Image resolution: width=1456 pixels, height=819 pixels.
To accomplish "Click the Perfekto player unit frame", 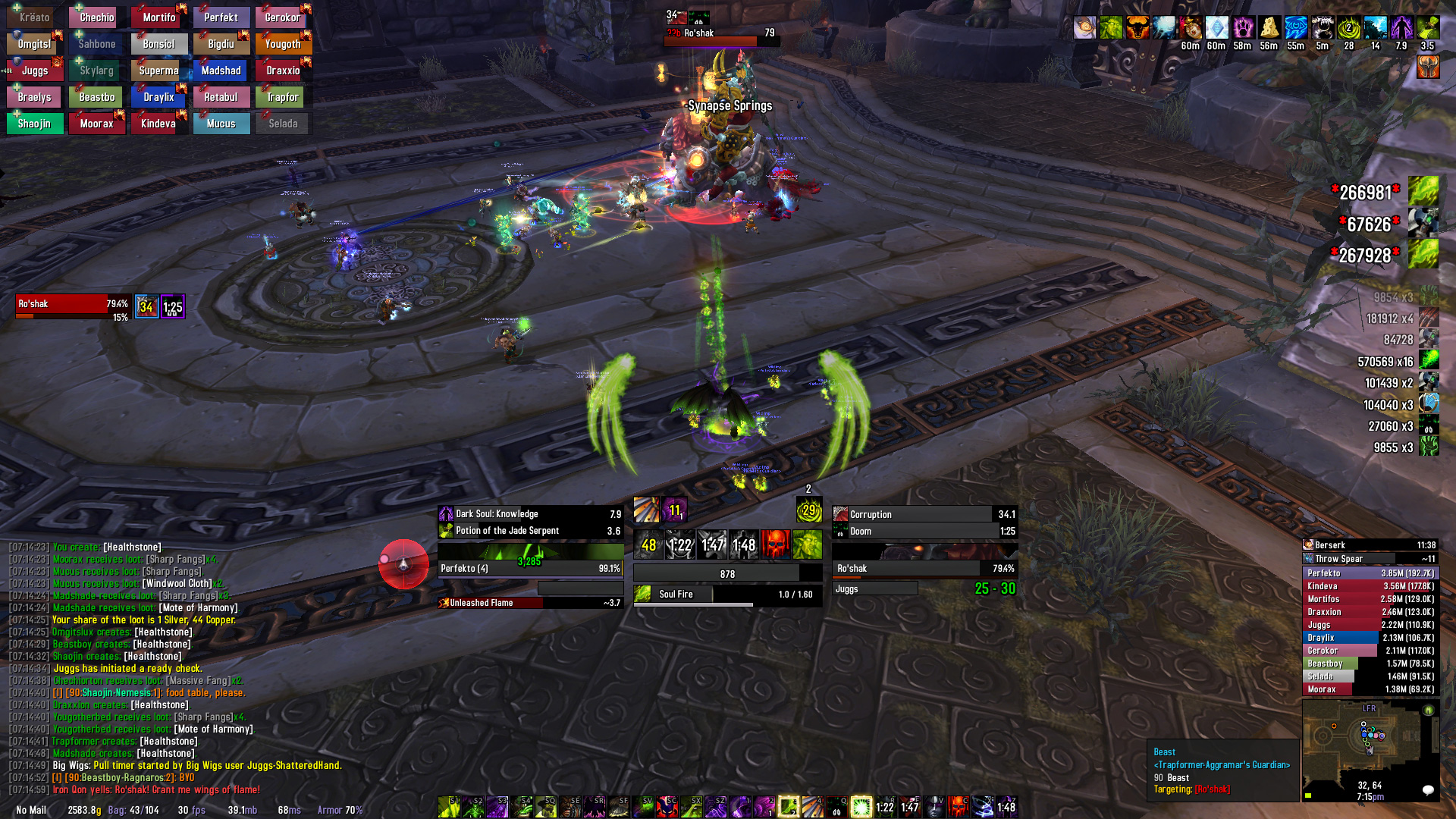I will (x=530, y=568).
